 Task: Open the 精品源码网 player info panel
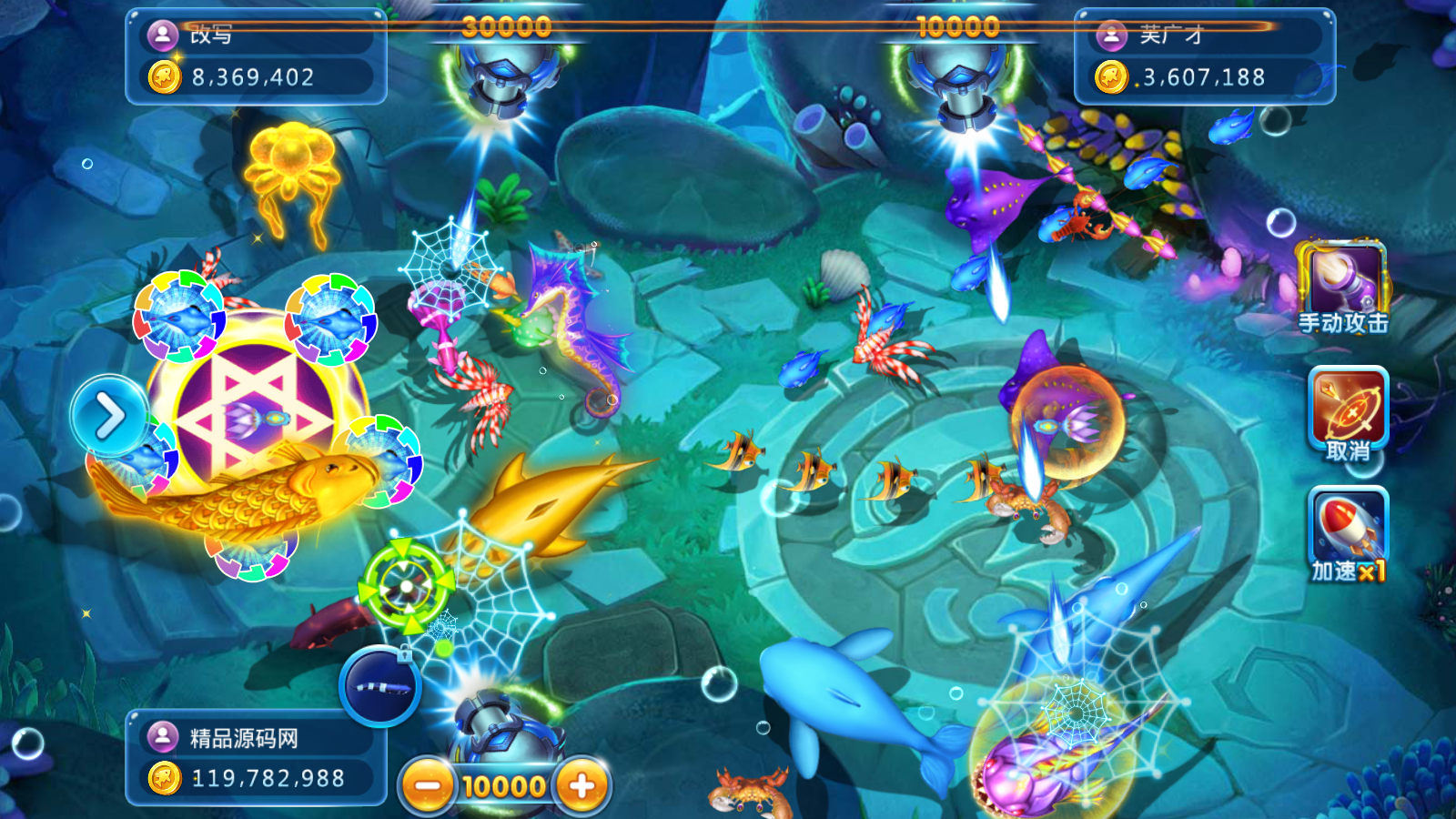[x=255, y=756]
